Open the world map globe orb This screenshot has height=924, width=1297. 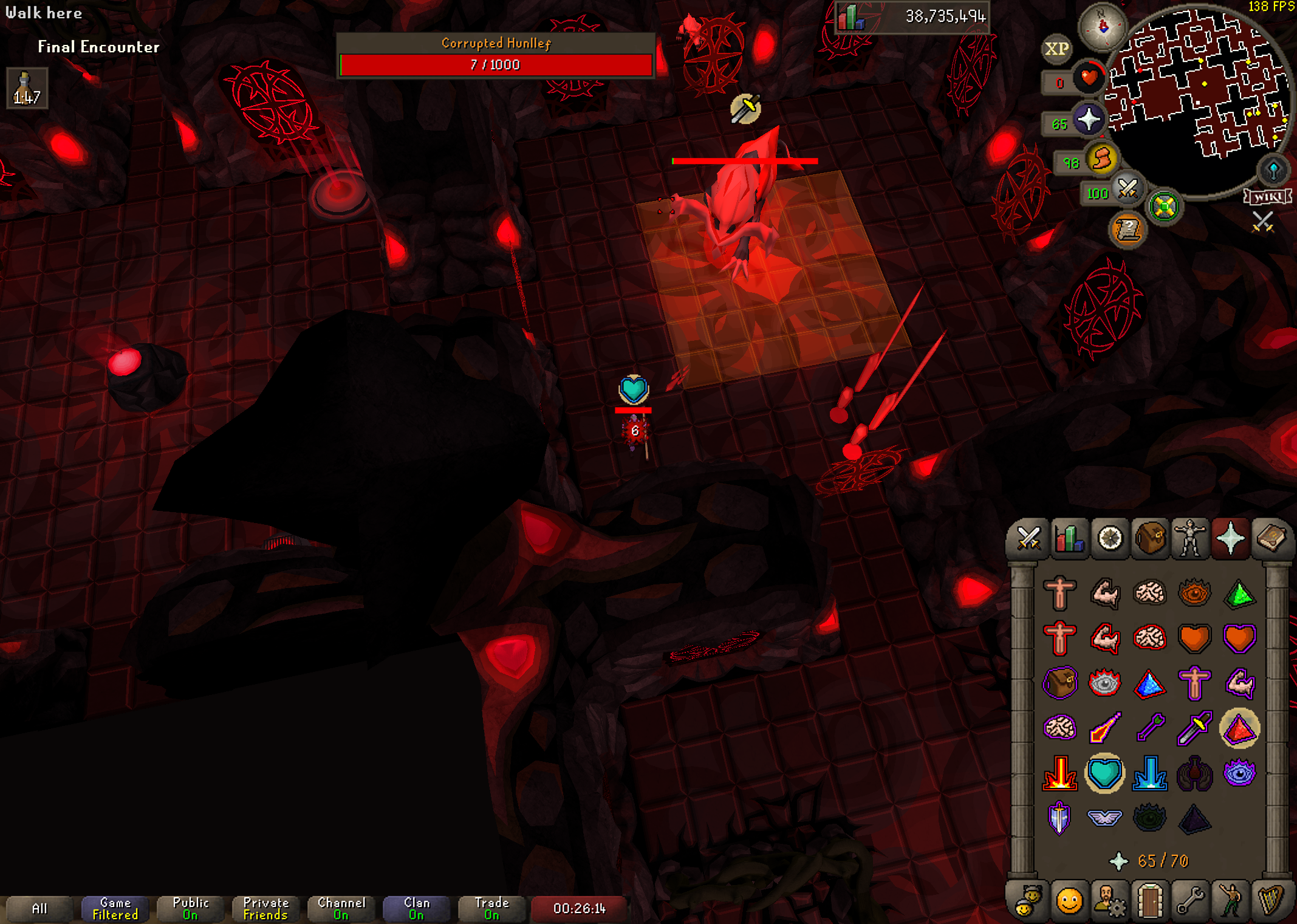point(1273,171)
